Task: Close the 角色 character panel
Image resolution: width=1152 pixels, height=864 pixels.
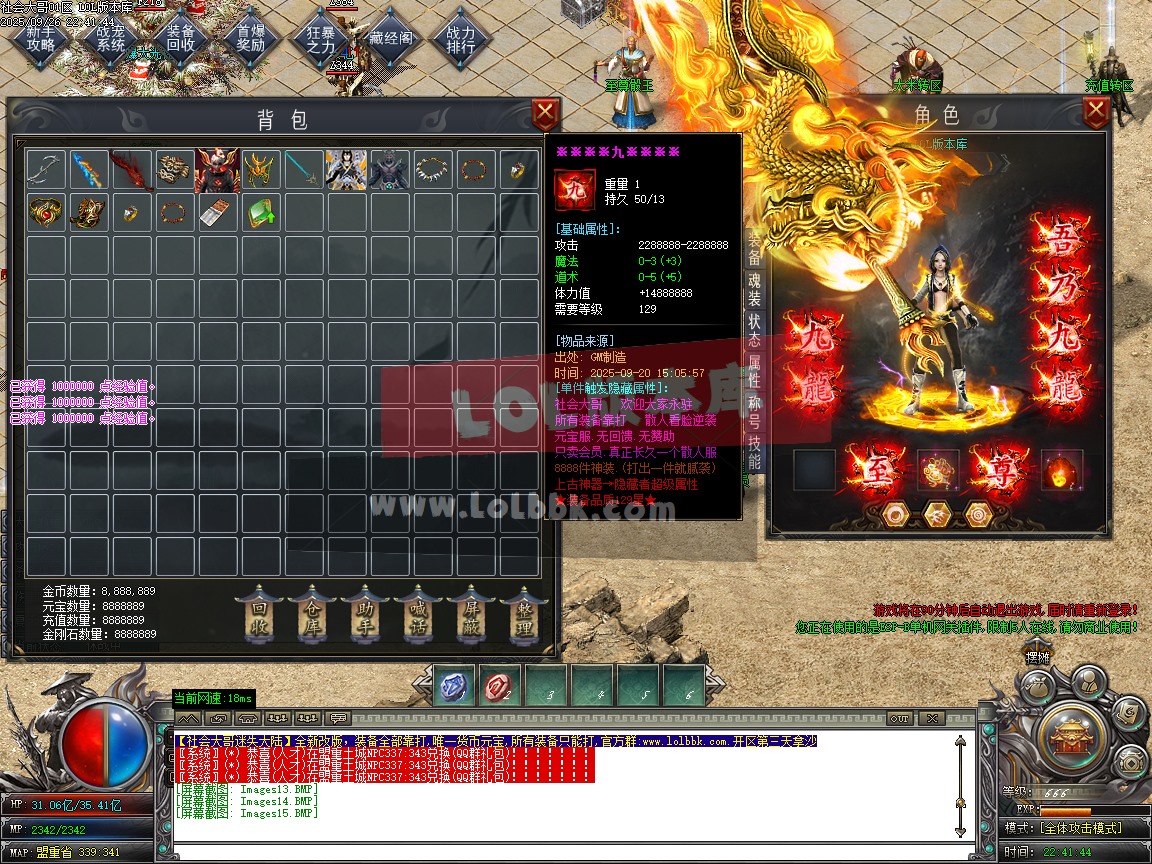Action: coord(1096,112)
